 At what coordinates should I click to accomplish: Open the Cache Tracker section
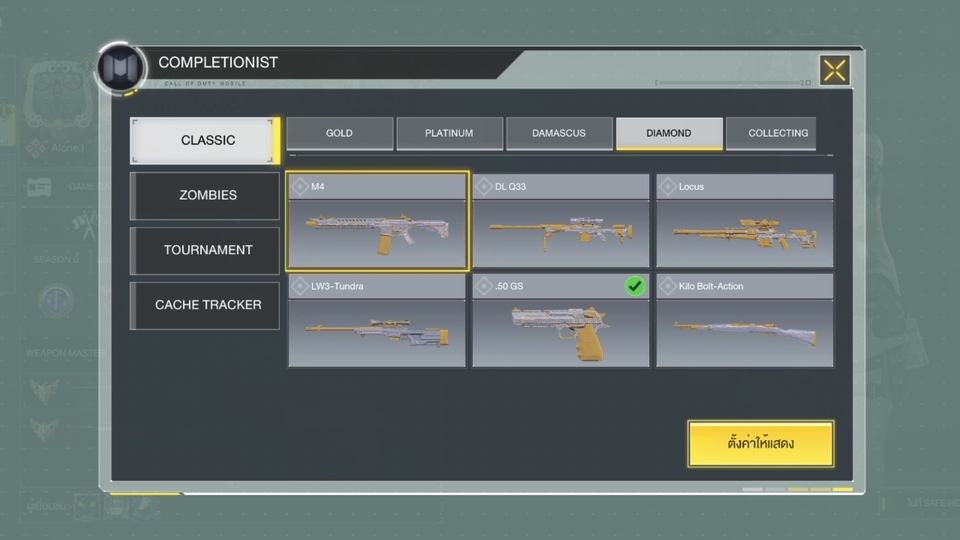[x=206, y=305]
